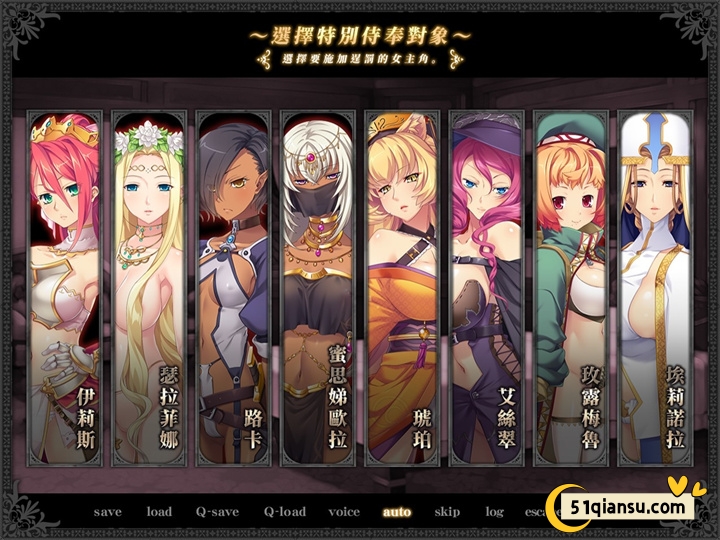Toggle auto mode

point(397,512)
